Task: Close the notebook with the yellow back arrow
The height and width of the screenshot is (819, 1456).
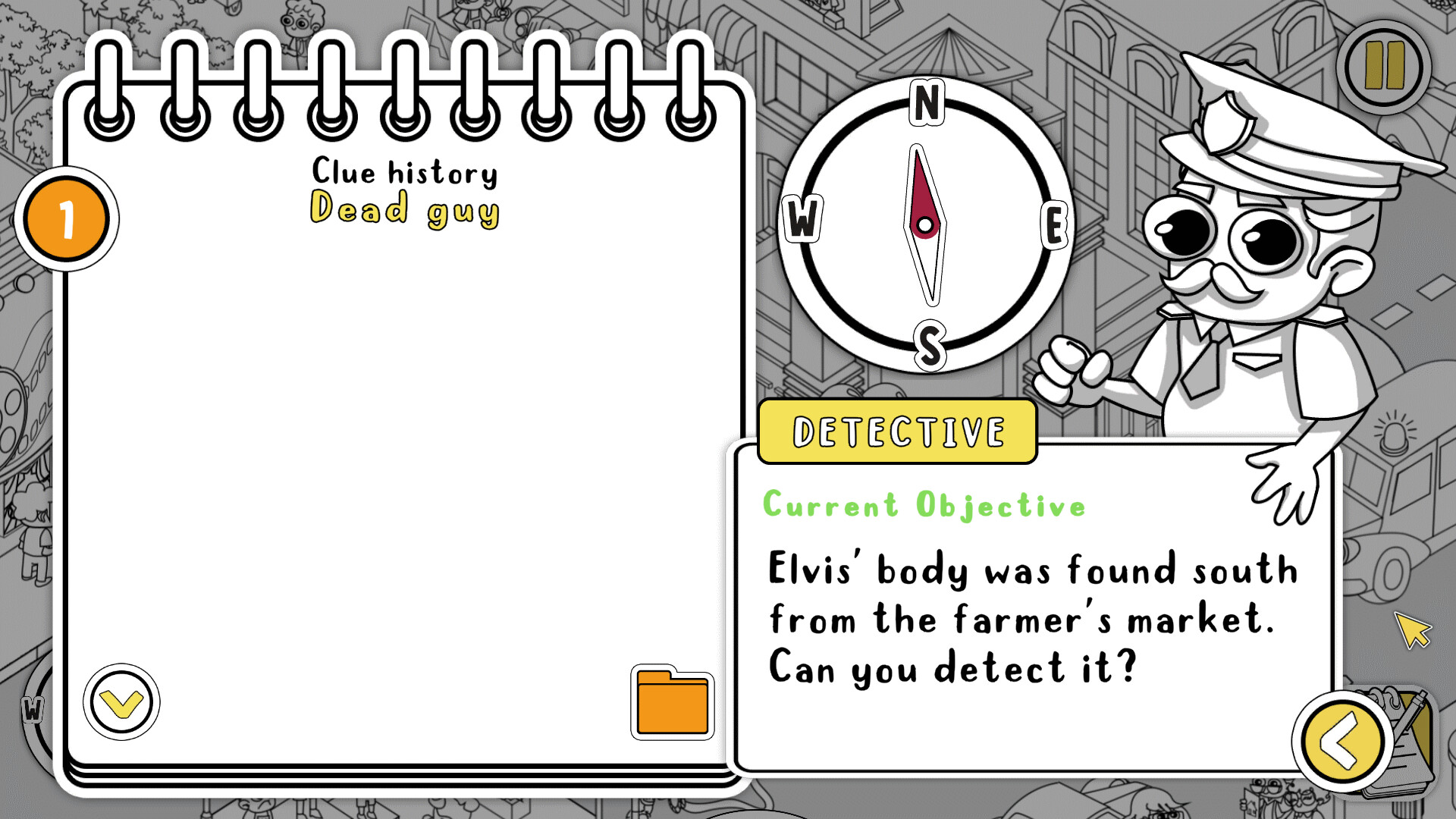Action: pyautogui.click(x=1341, y=742)
